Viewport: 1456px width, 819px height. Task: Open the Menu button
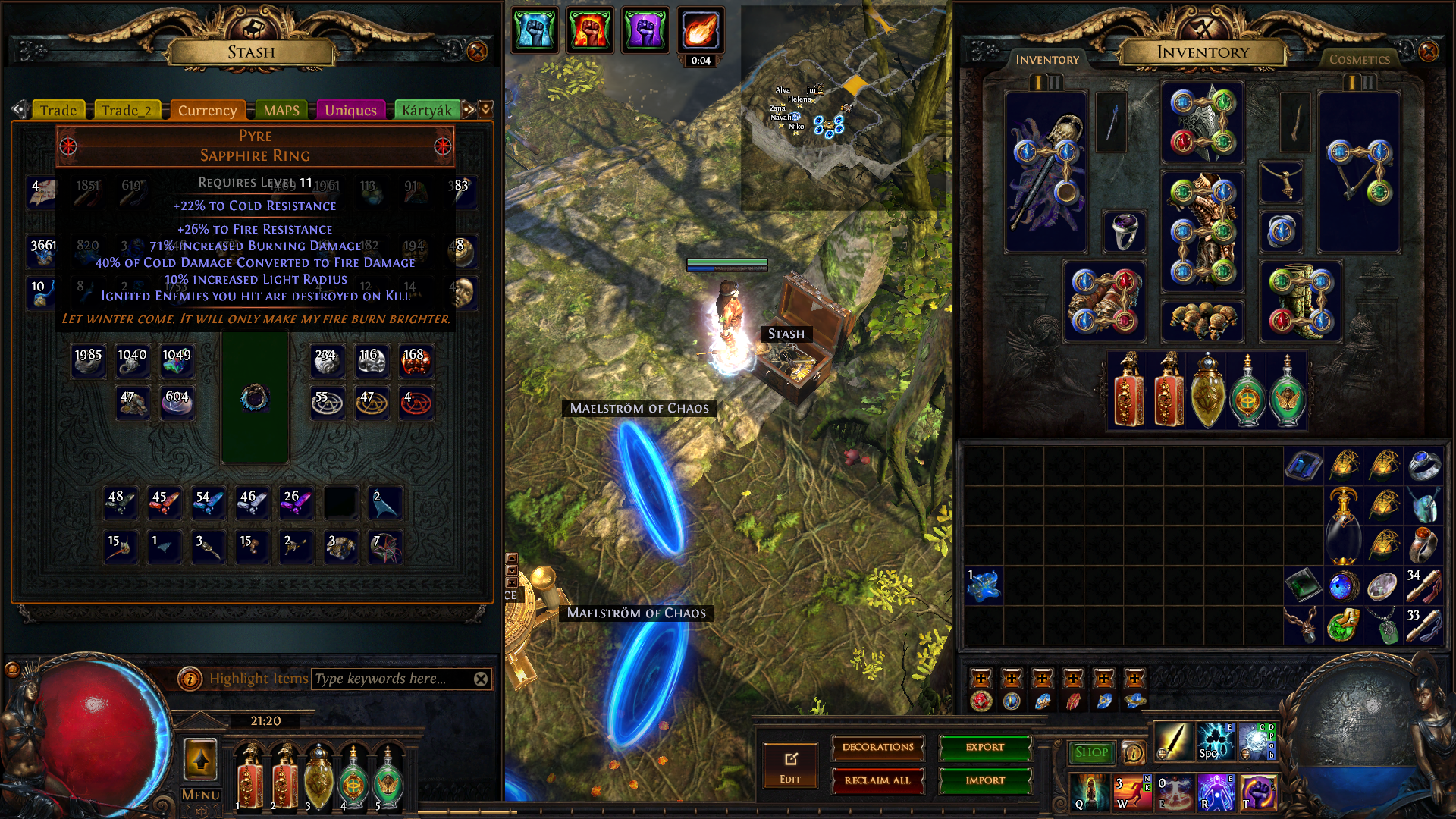201,795
